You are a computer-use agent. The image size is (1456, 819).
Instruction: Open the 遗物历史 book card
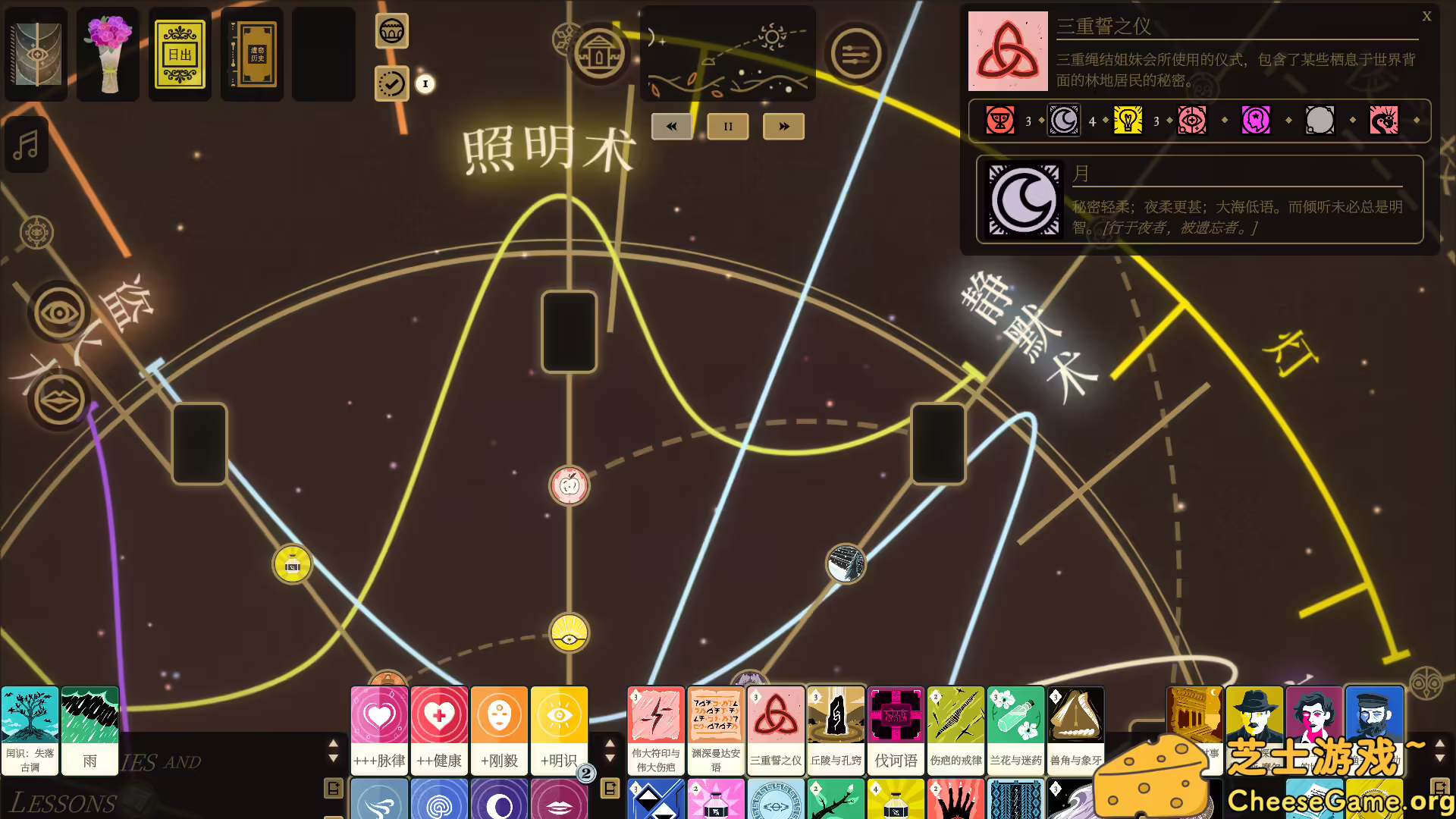click(251, 54)
